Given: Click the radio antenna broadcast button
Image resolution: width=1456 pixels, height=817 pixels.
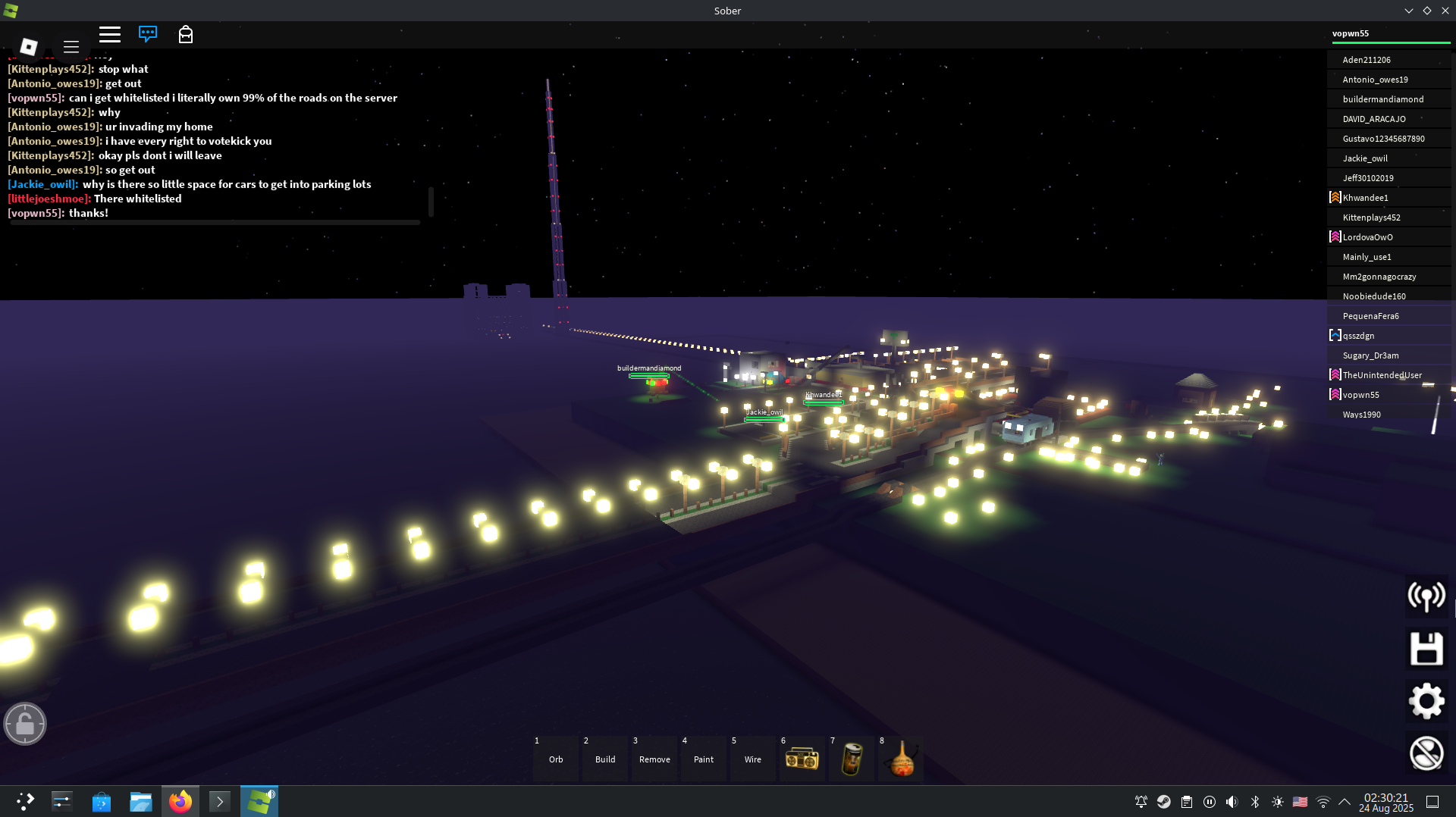Looking at the screenshot, I should click(x=1426, y=596).
